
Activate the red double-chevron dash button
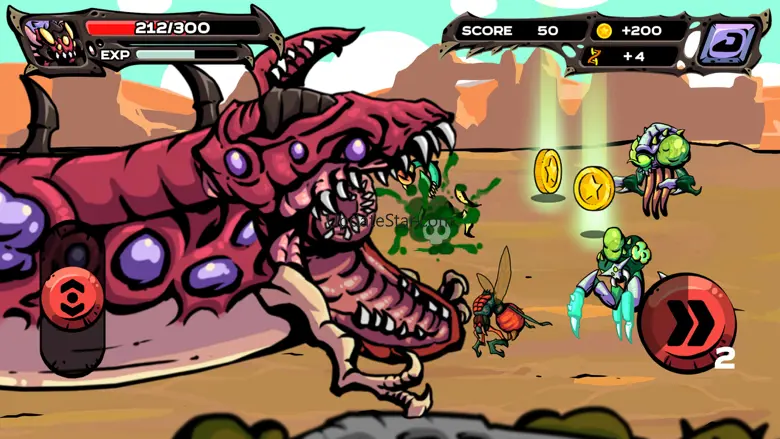pos(687,322)
